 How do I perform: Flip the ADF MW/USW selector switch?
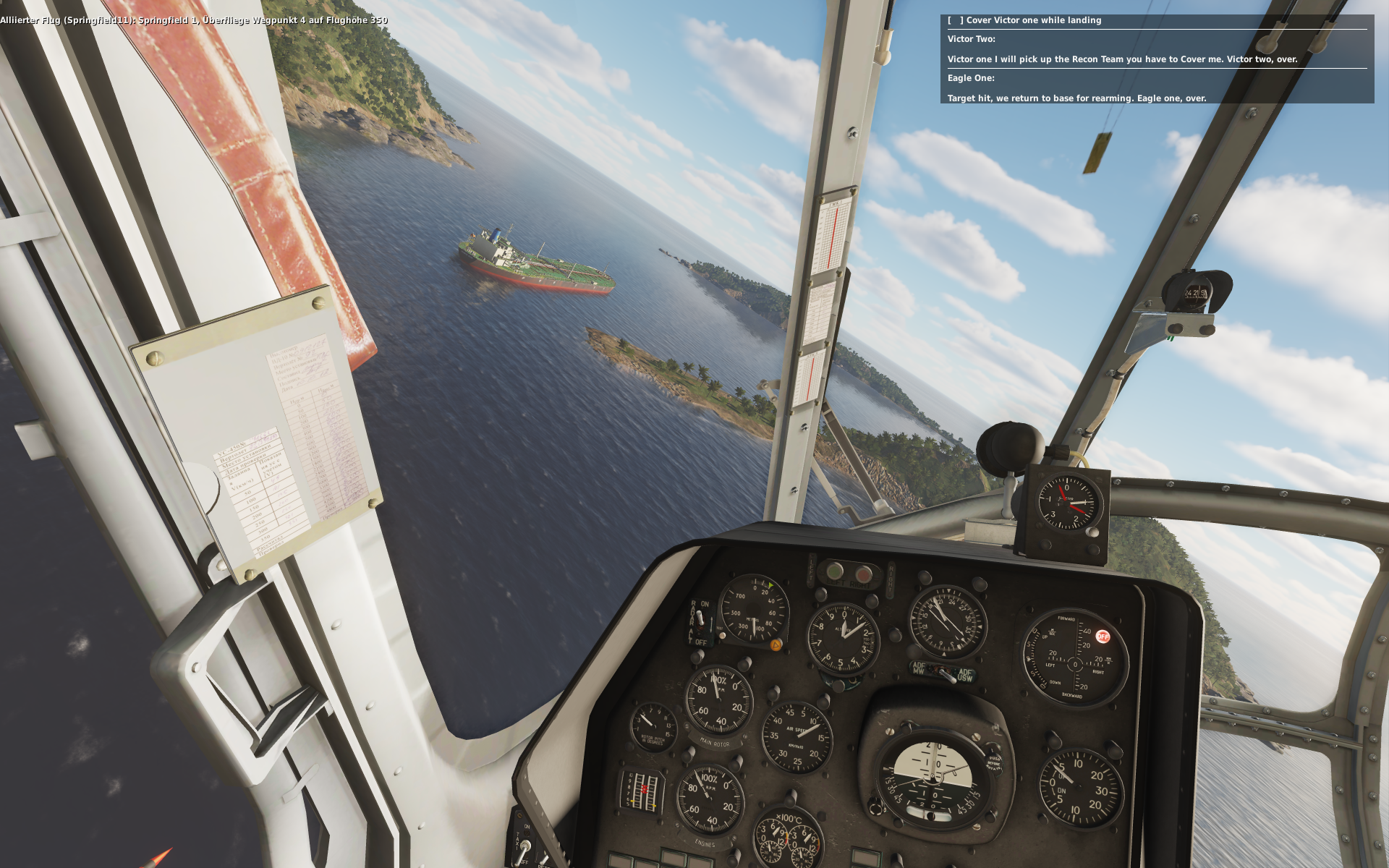click(x=943, y=673)
